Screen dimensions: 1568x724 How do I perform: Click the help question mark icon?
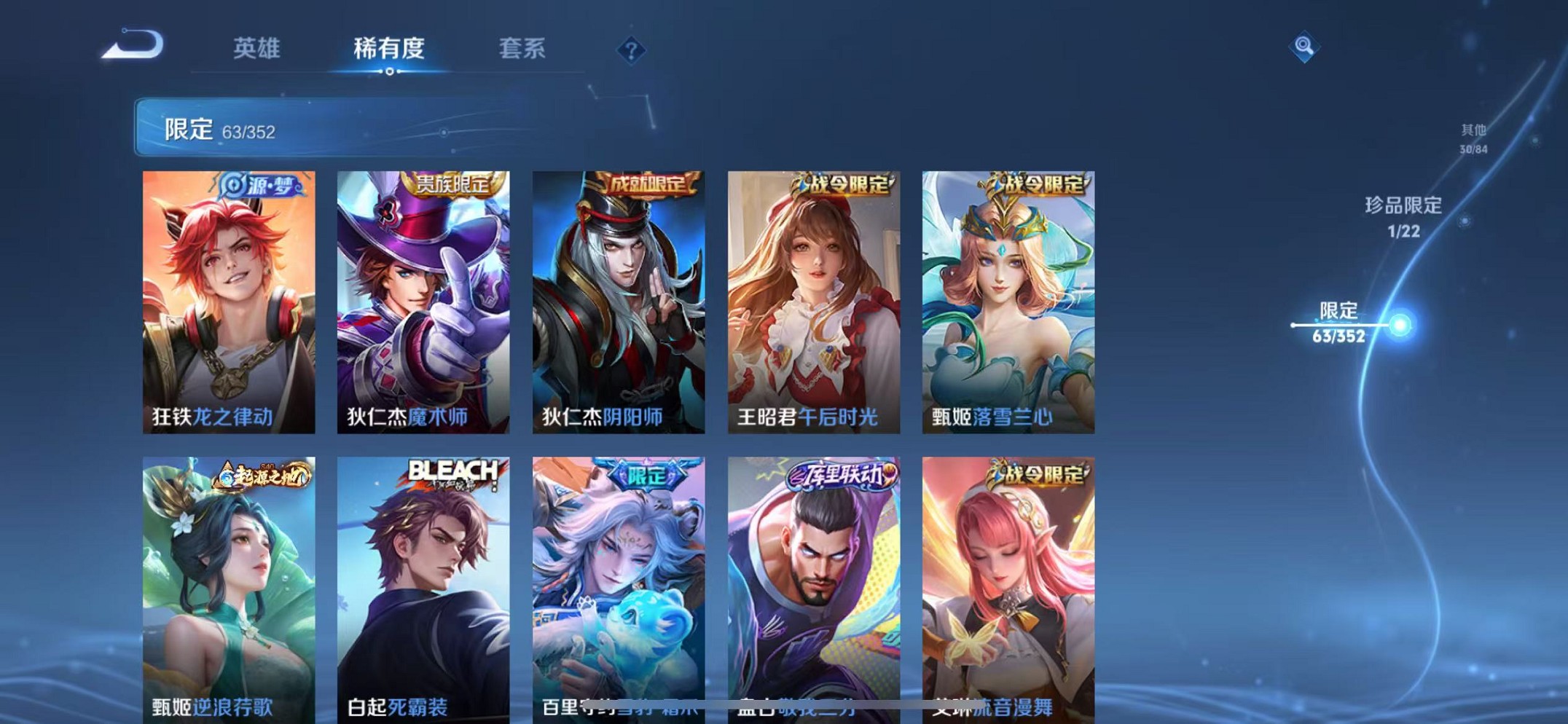(631, 50)
